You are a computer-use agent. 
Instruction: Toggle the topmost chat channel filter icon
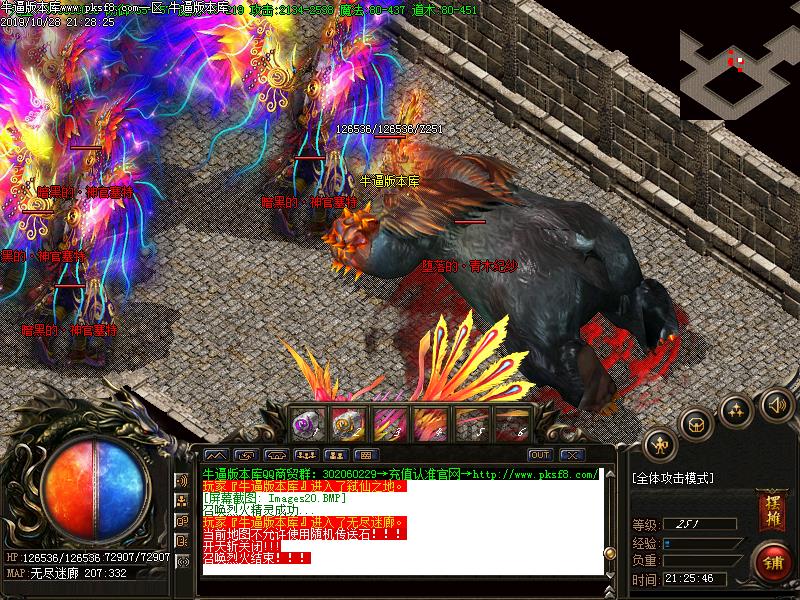point(182,480)
